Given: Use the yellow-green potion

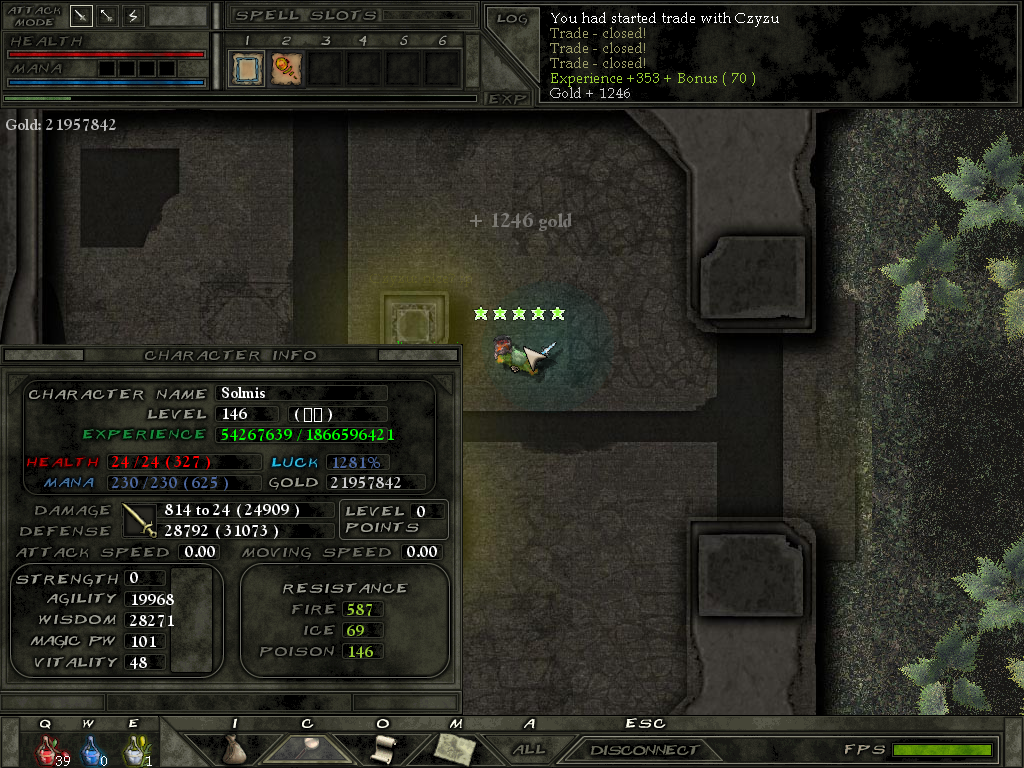Looking at the screenshot, I should point(133,748).
